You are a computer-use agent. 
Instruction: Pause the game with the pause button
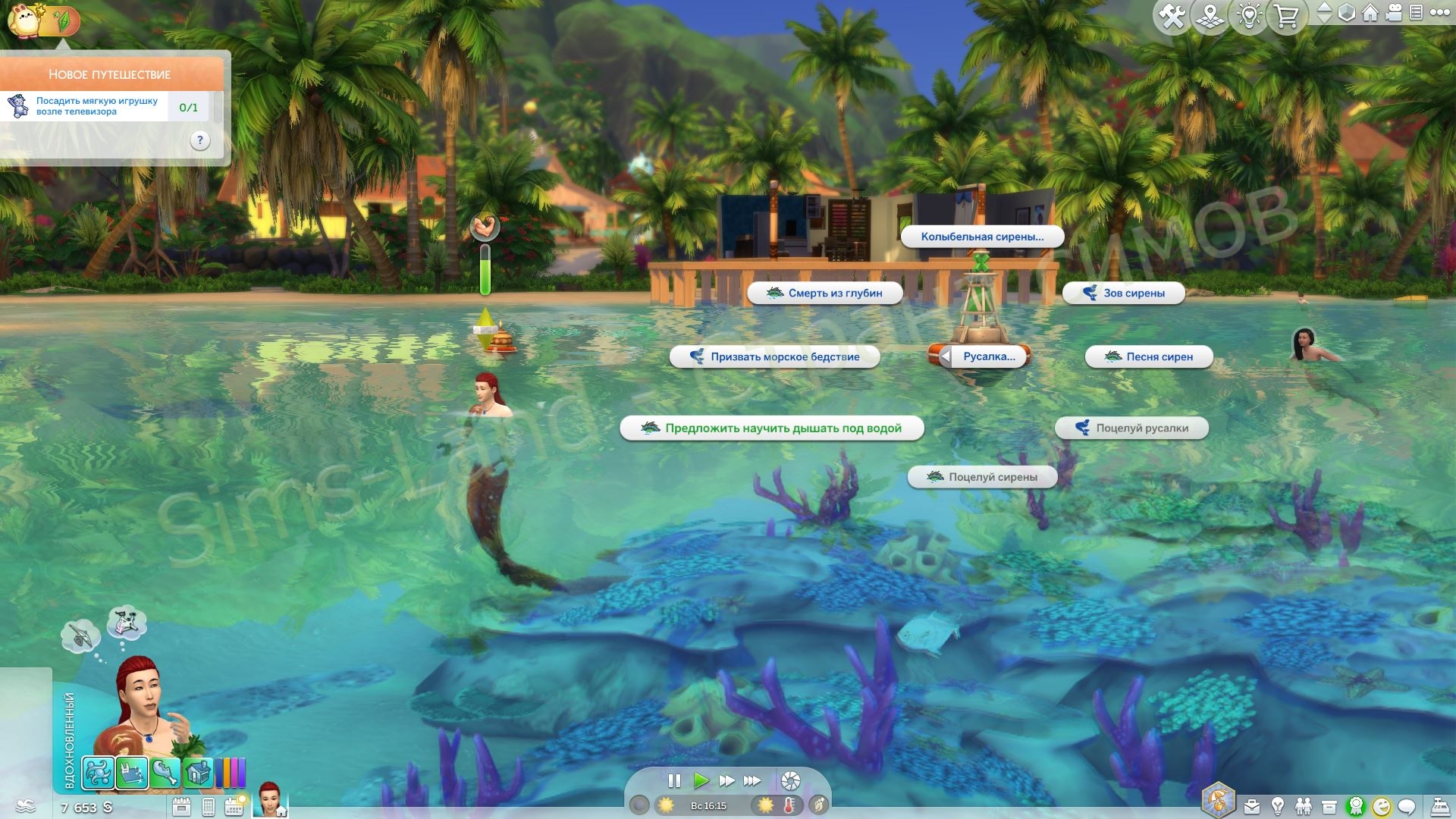[x=674, y=781]
